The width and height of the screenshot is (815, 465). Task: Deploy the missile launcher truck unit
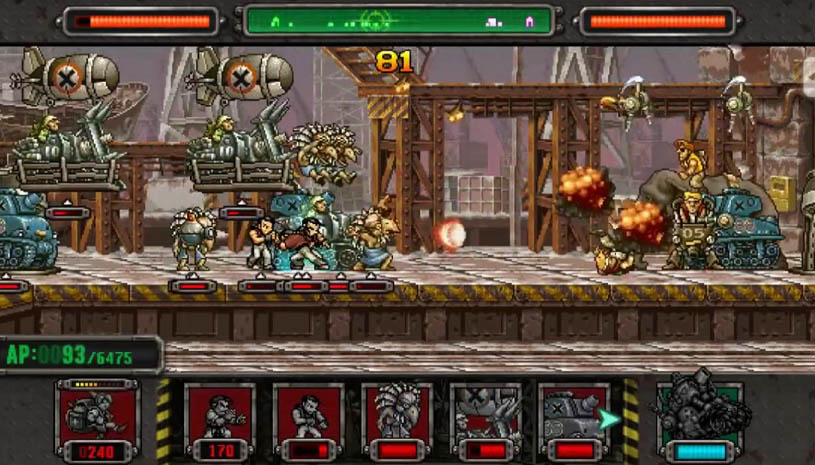(484, 419)
